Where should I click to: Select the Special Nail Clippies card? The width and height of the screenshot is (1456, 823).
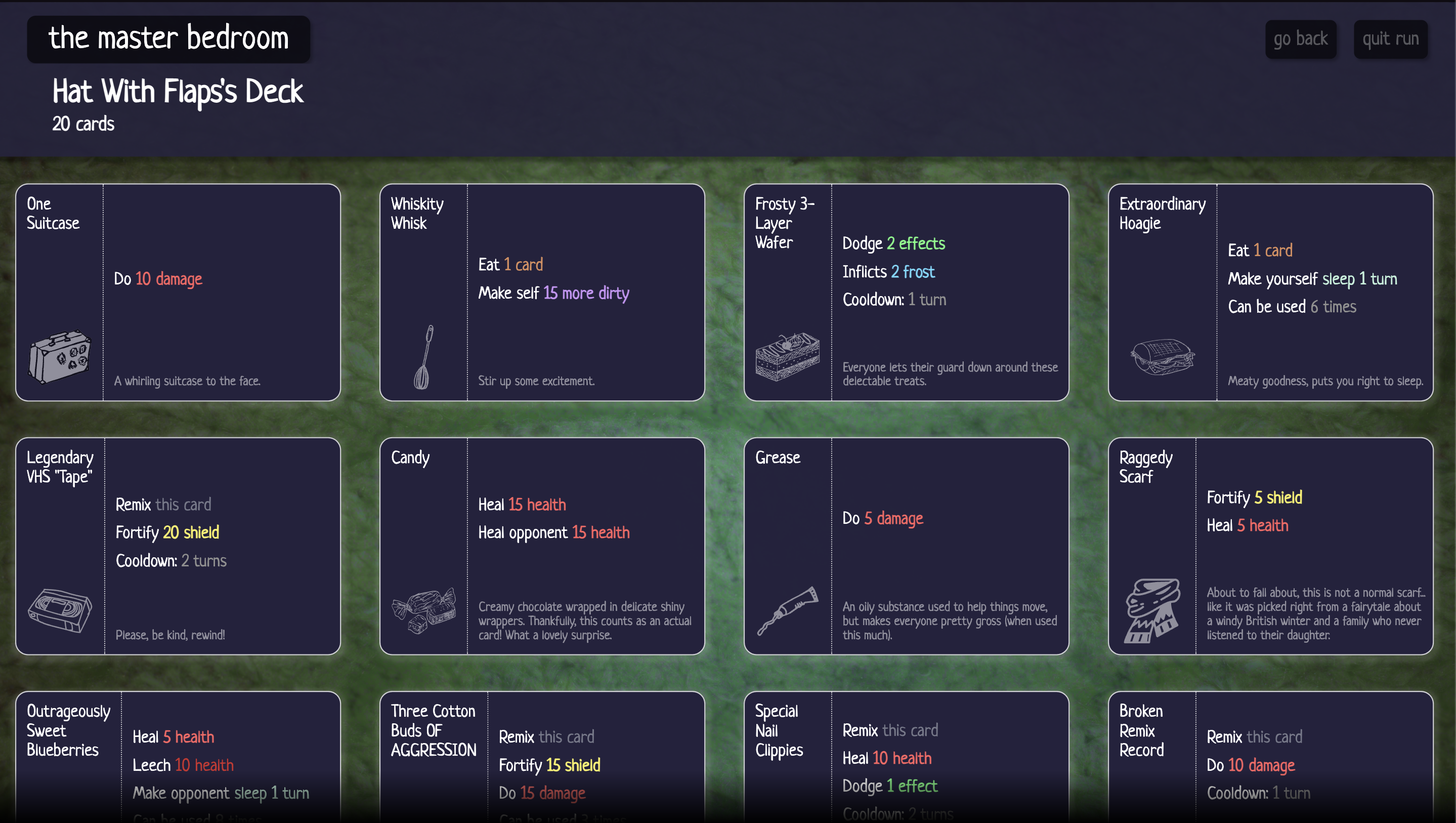[x=905, y=758]
